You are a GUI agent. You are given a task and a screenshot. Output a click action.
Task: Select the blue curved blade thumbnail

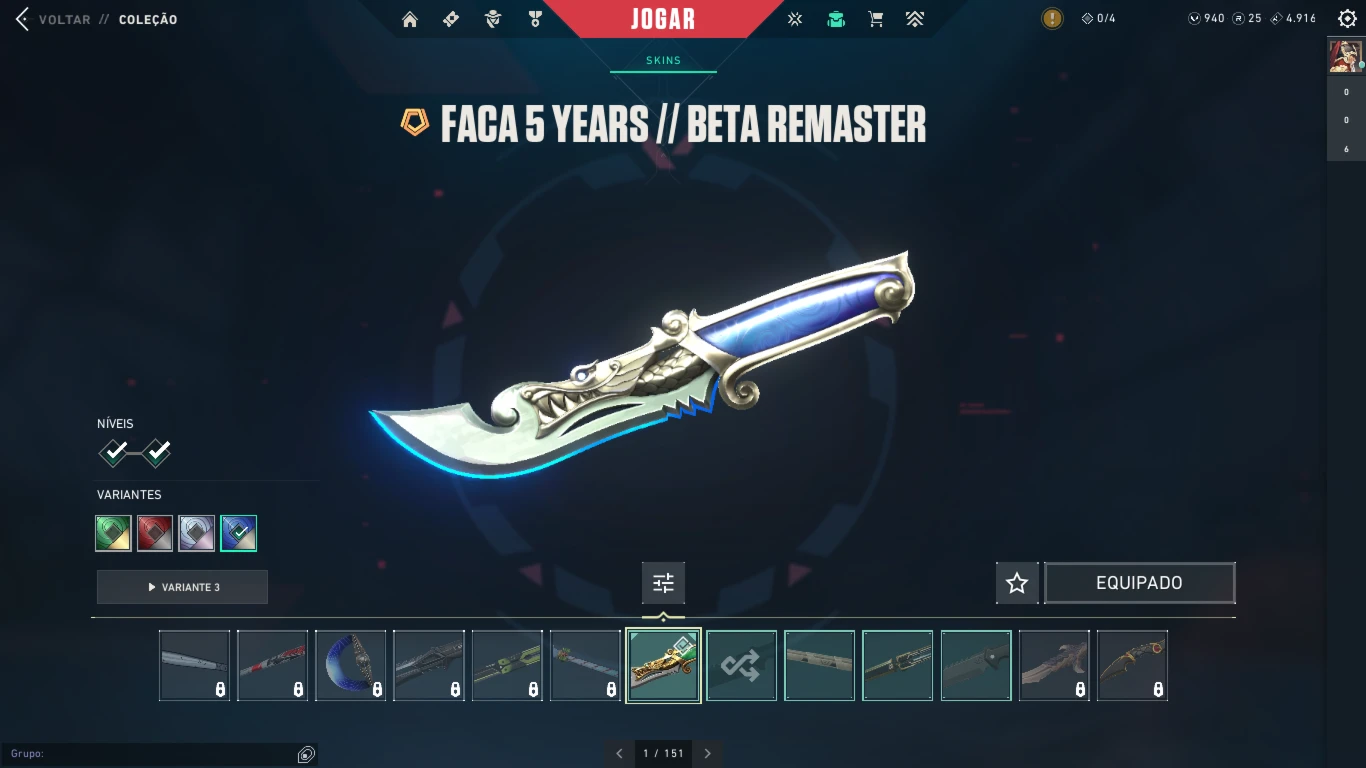tap(351, 665)
